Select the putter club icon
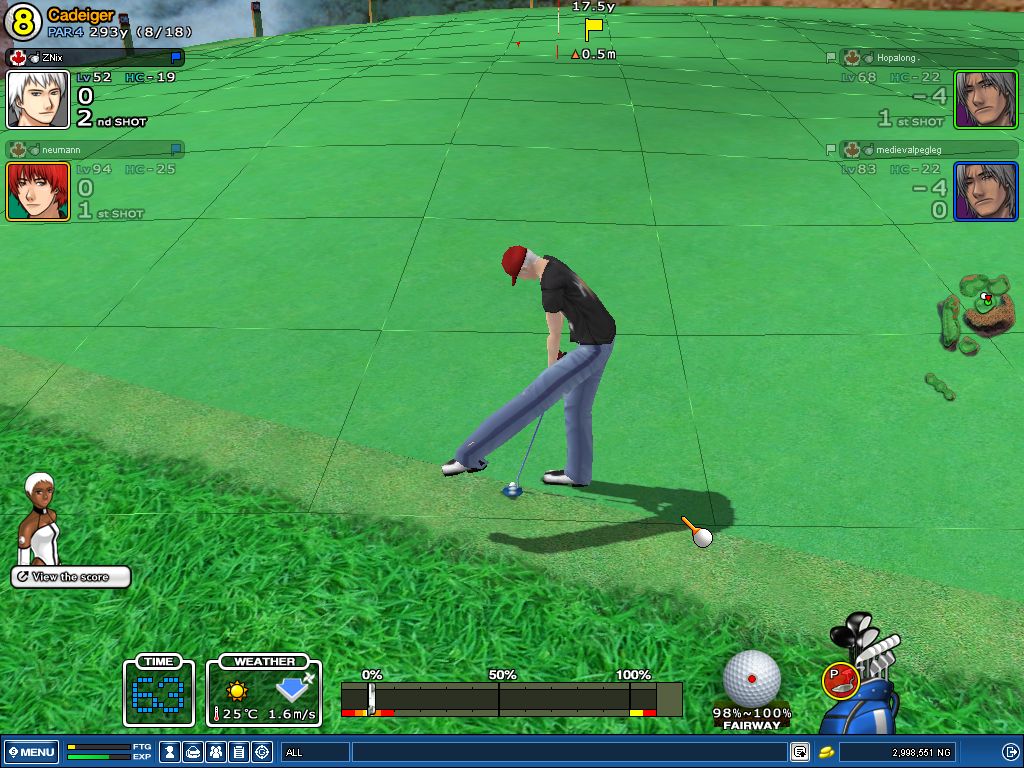1024x768 pixels. (x=838, y=680)
